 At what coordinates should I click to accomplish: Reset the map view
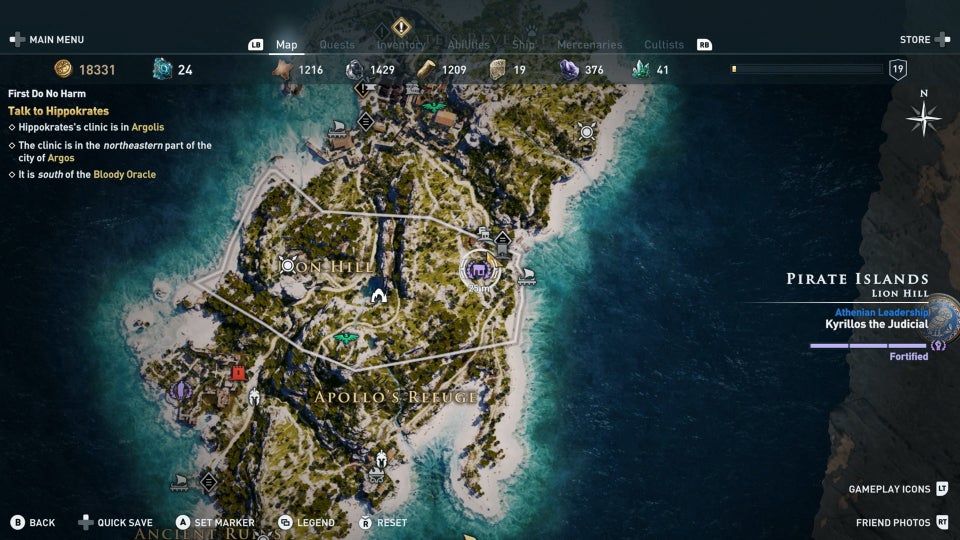point(383,522)
